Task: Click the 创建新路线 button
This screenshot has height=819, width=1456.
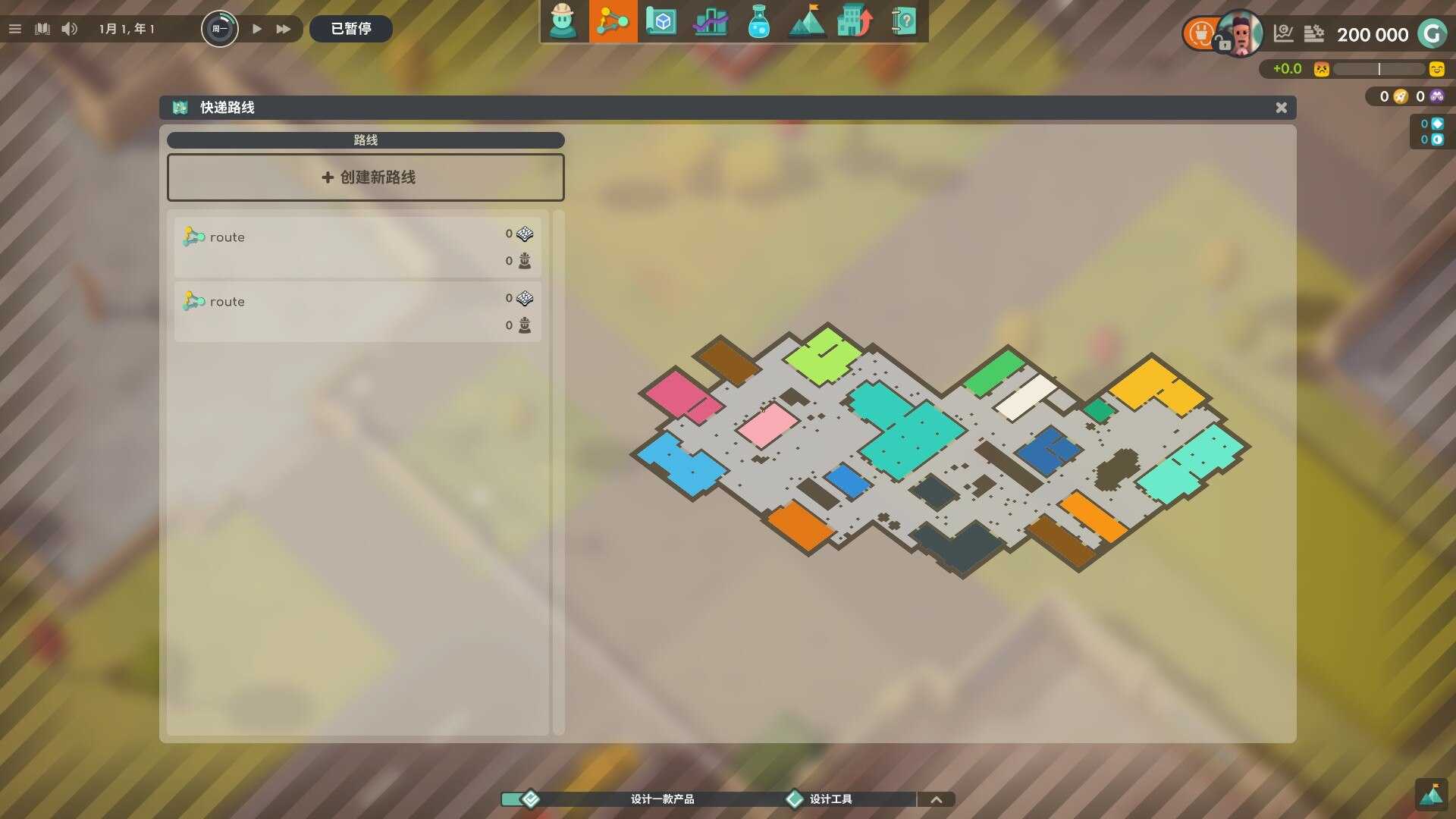Action: click(366, 177)
